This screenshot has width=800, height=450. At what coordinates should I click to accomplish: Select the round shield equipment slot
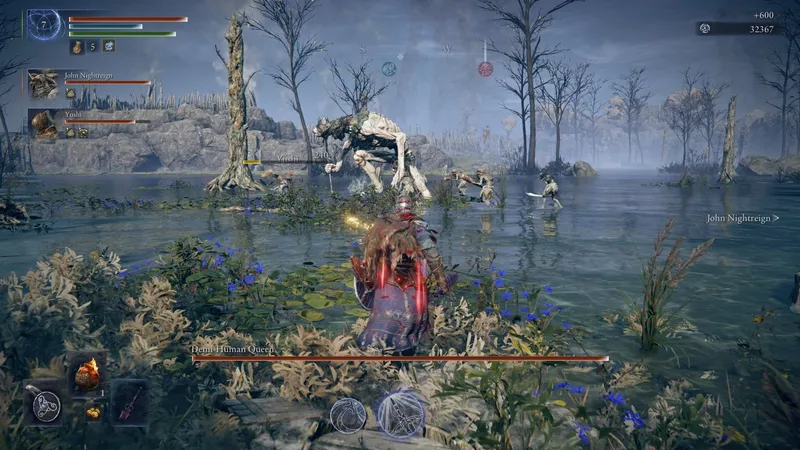(x=44, y=403)
